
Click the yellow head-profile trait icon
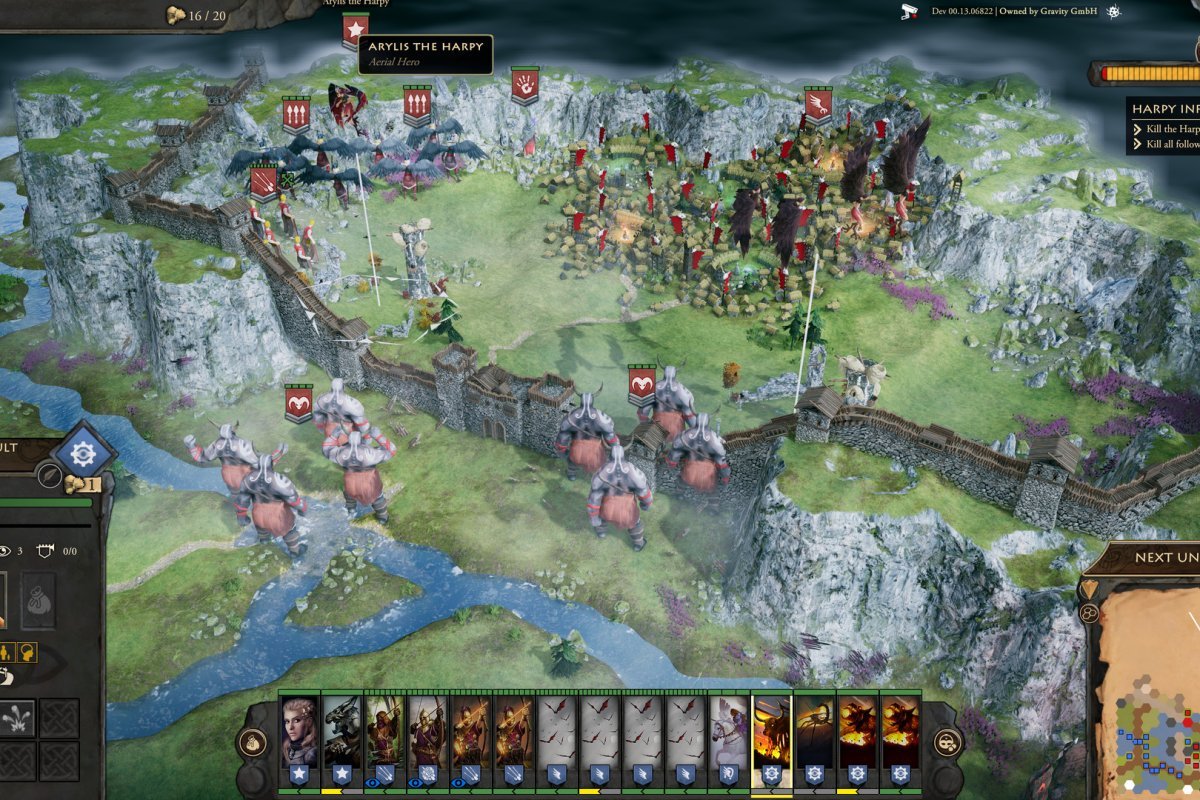27,652
